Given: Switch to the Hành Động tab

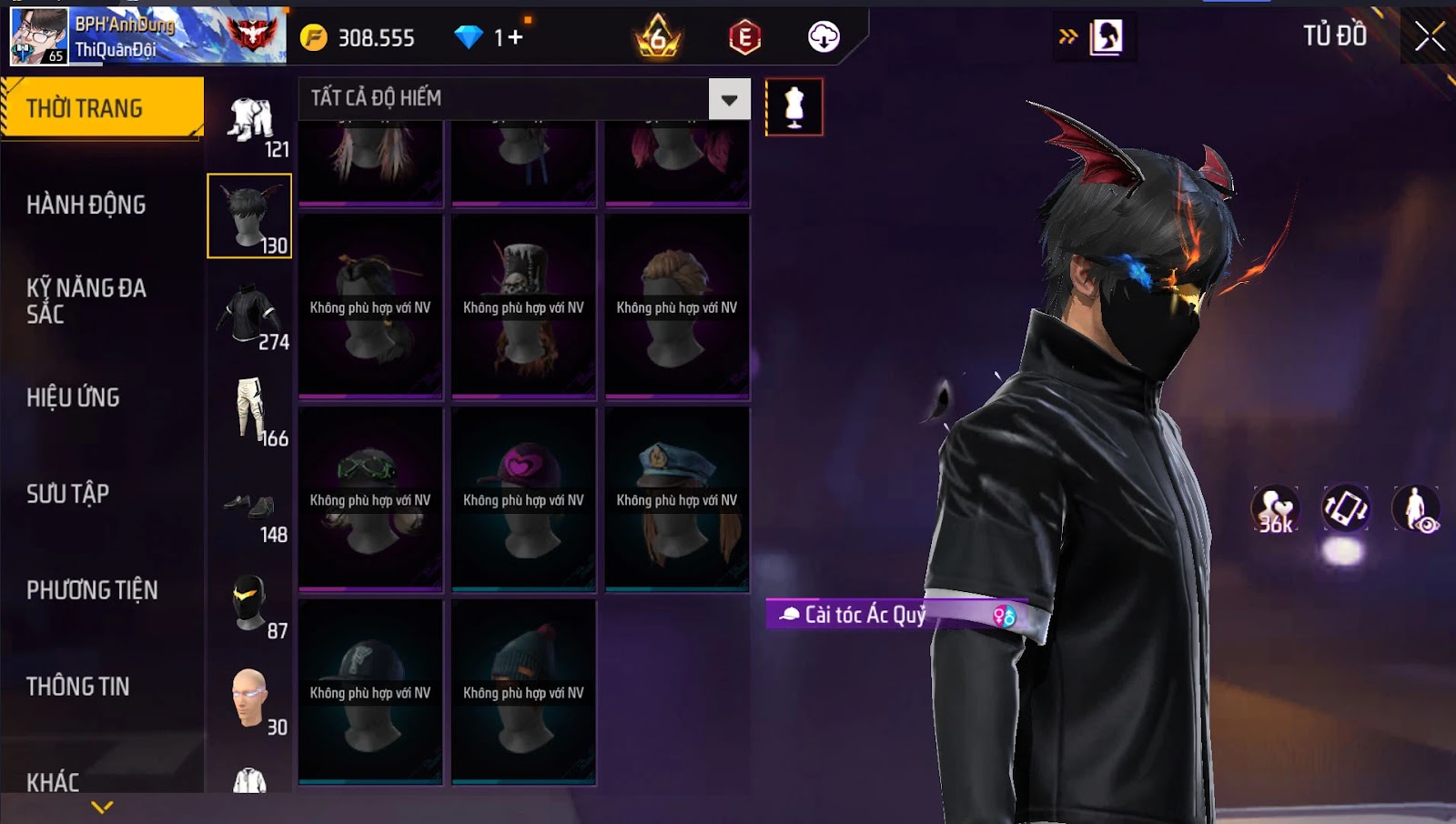Looking at the screenshot, I should [86, 205].
